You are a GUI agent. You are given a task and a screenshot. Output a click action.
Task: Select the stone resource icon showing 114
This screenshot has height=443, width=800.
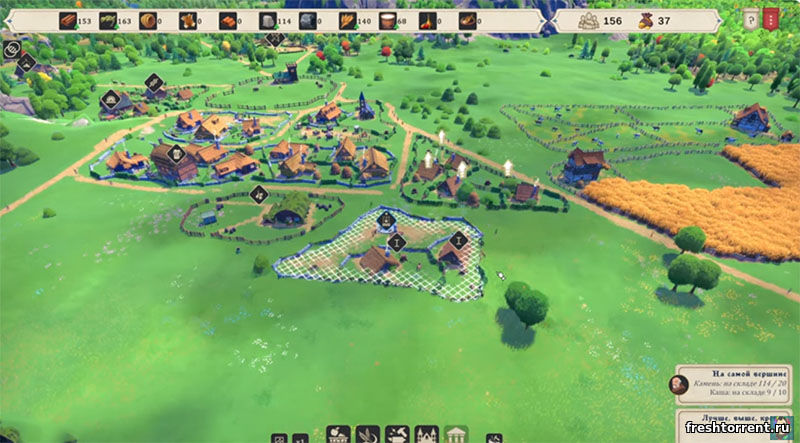click(268, 20)
